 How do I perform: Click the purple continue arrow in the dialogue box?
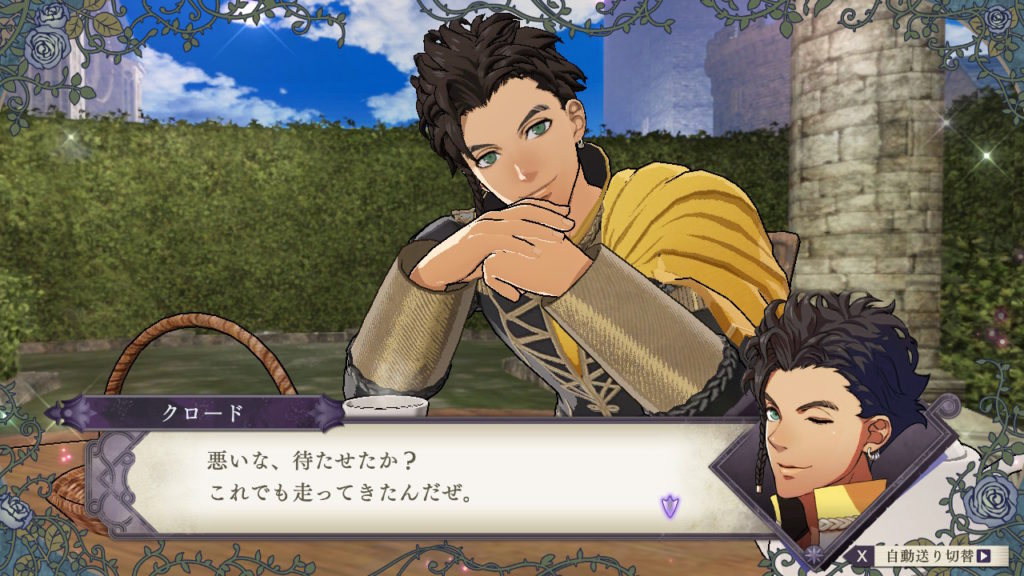[x=670, y=506]
